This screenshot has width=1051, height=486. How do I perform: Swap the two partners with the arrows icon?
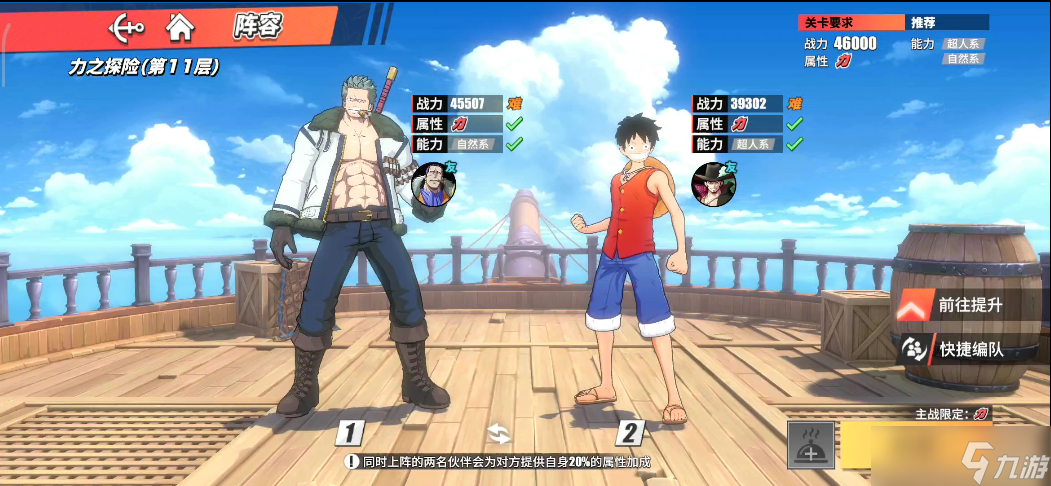(499, 433)
